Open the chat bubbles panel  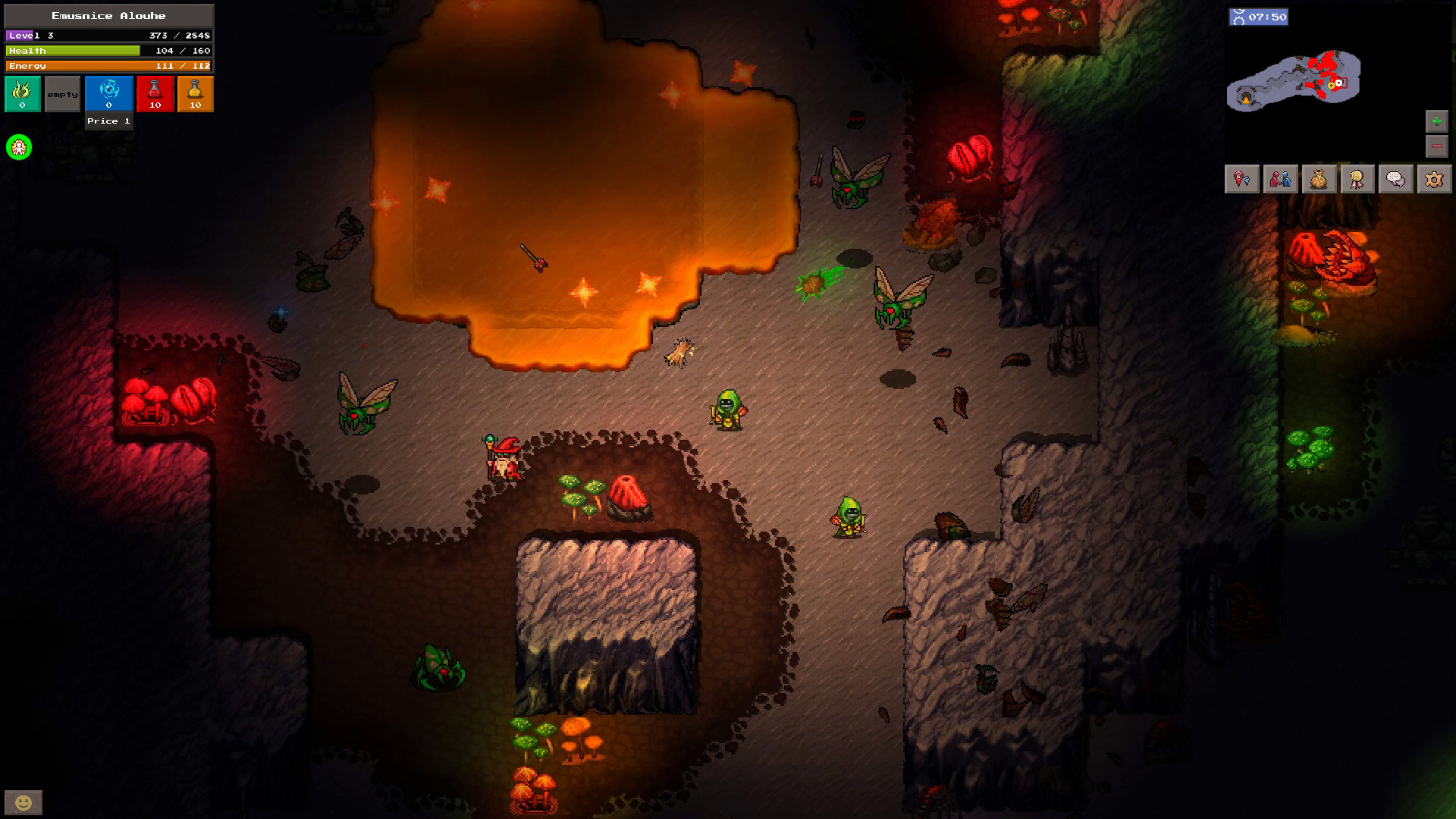[1394, 179]
